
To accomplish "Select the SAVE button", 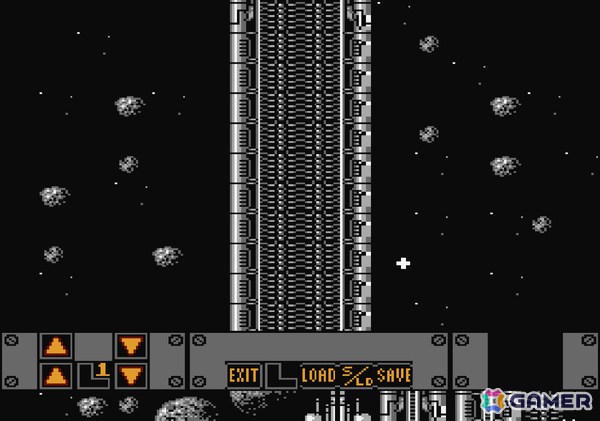I will coord(394,375).
